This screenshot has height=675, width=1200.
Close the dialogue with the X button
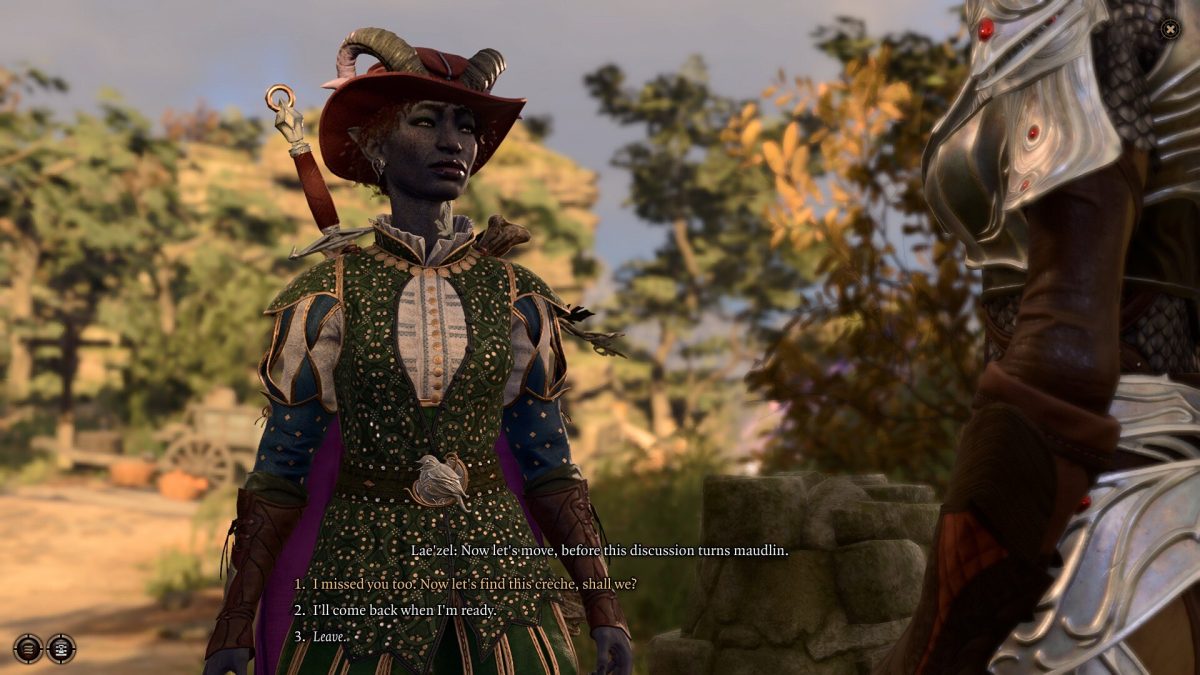[x=1170, y=29]
